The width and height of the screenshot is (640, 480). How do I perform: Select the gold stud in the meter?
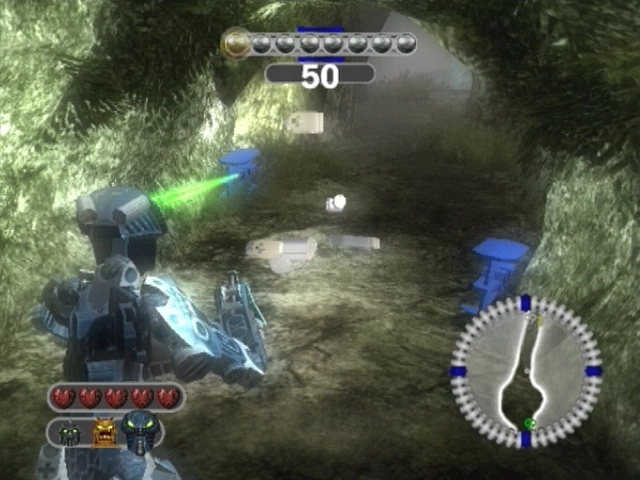(236, 42)
